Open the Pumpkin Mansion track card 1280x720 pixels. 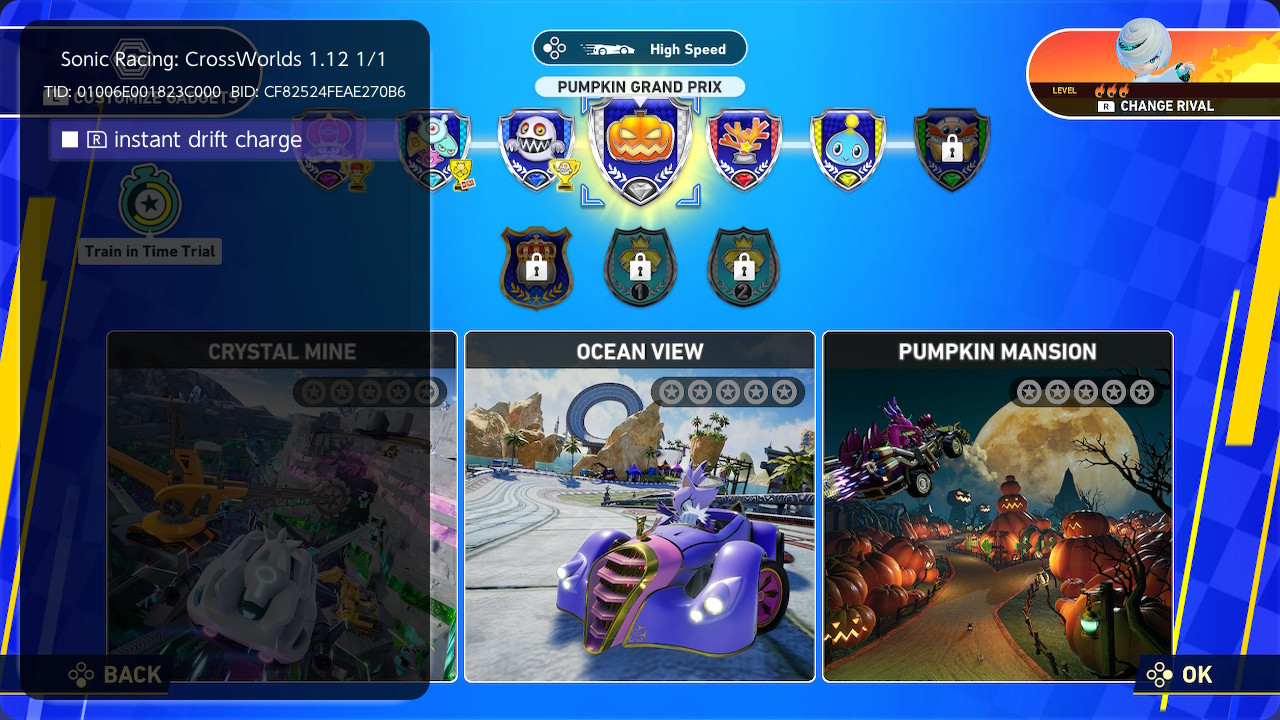pyautogui.click(x=997, y=506)
